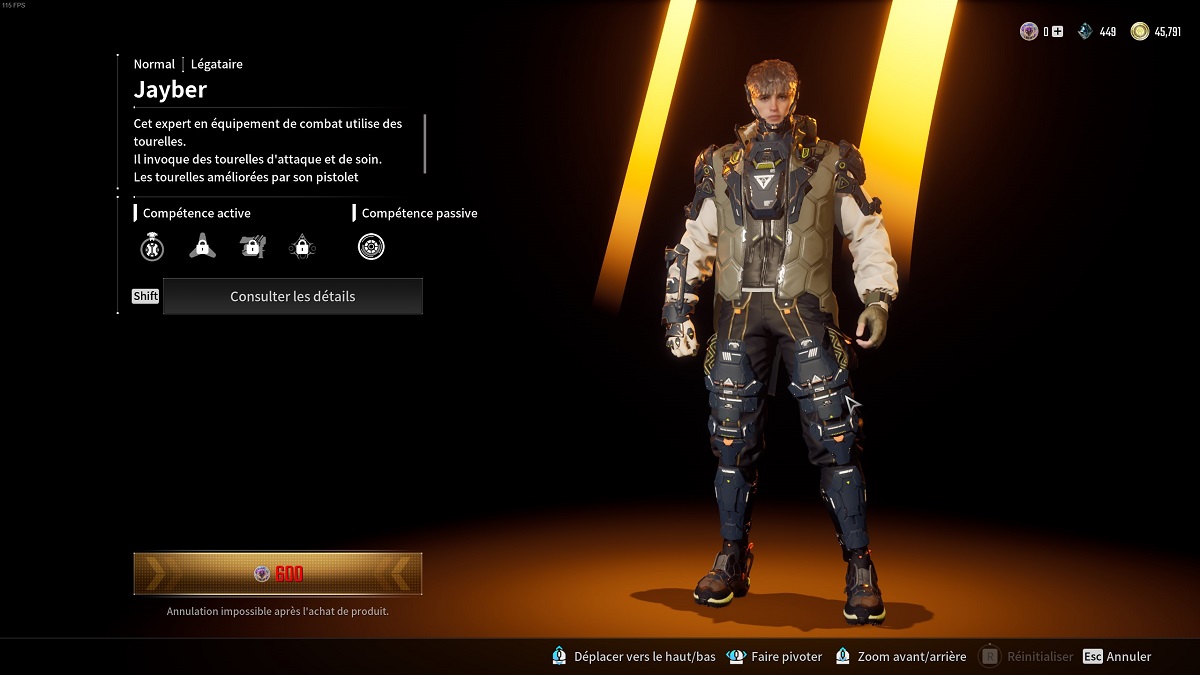Image resolution: width=1200 pixels, height=675 pixels.
Task: Open Consulter les détails for Jayber
Action: tap(292, 297)
